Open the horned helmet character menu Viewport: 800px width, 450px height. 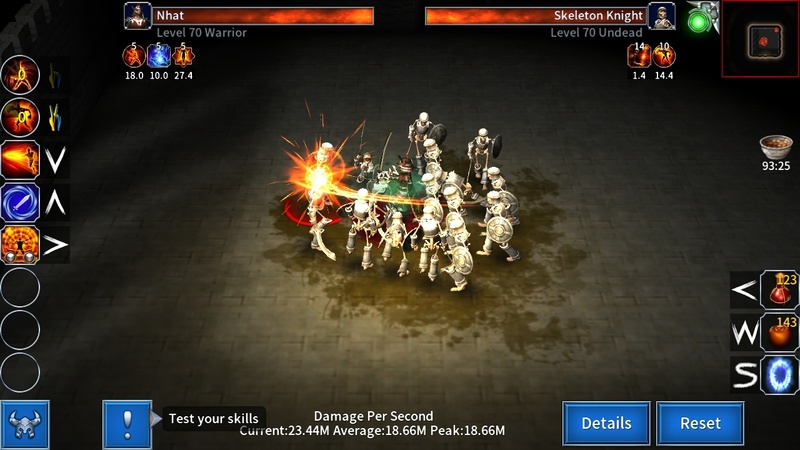point(25,424)
